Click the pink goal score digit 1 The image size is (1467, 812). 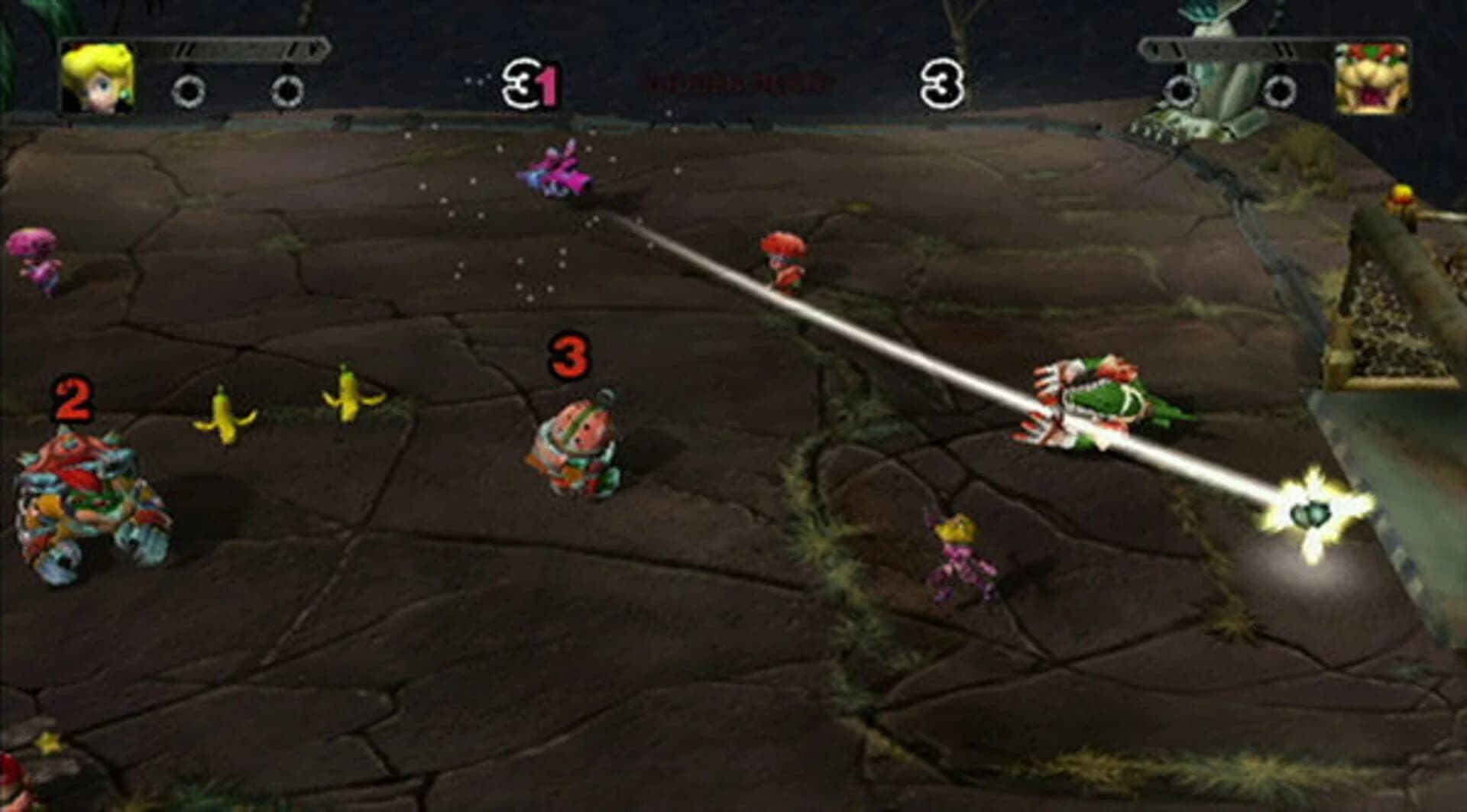[x=547, y=84]
